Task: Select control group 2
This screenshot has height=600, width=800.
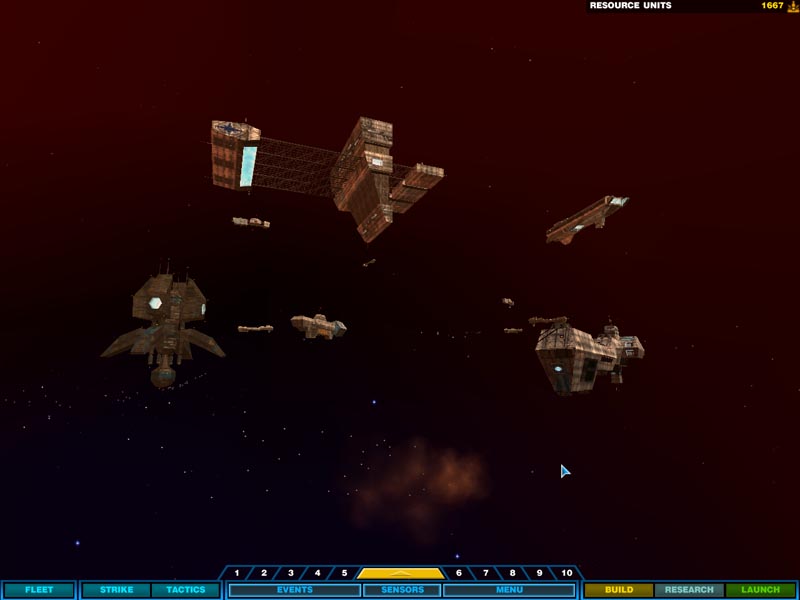Action: (264, 573)
